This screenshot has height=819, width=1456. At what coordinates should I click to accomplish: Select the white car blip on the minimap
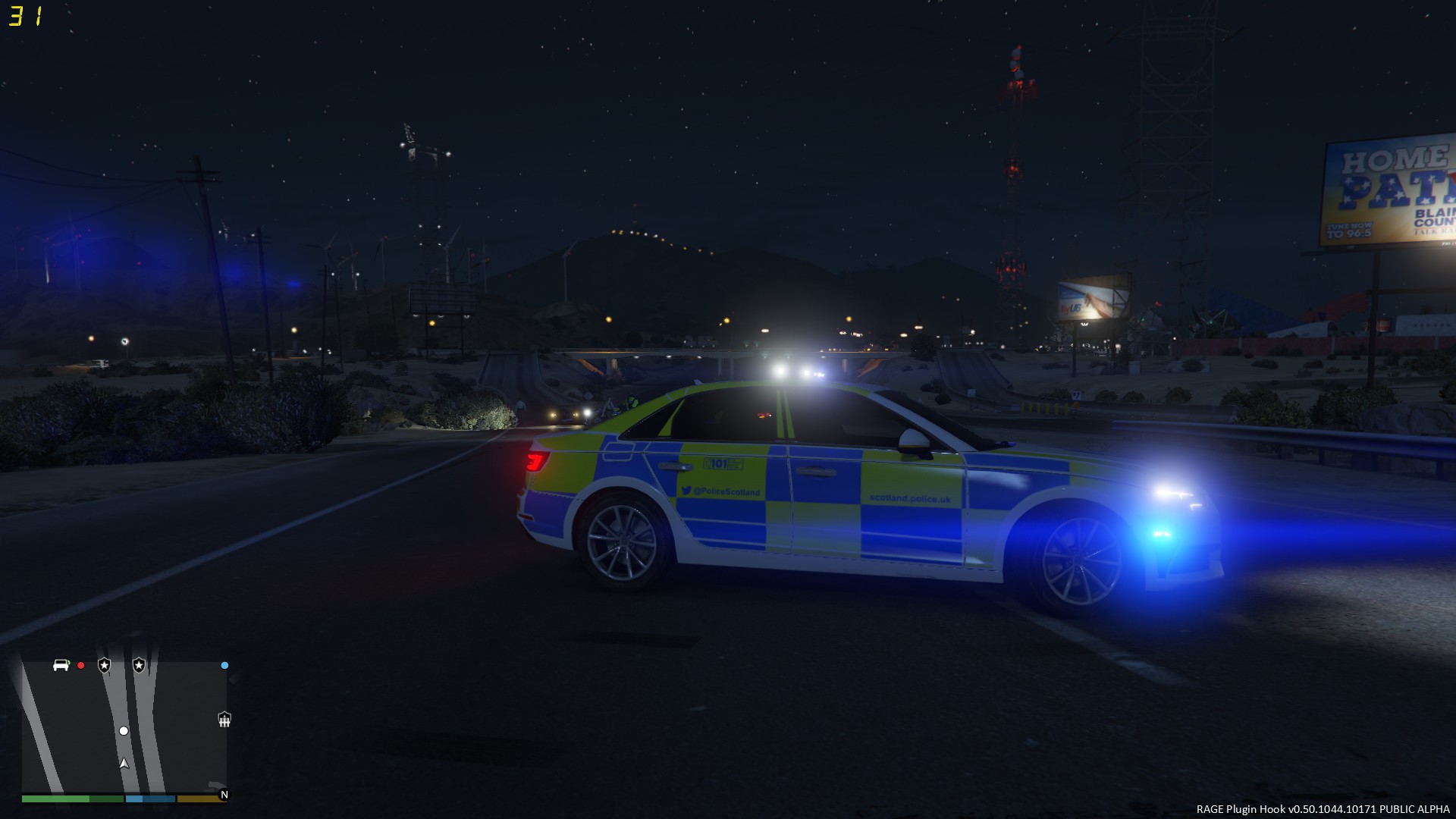coord(61,665)
